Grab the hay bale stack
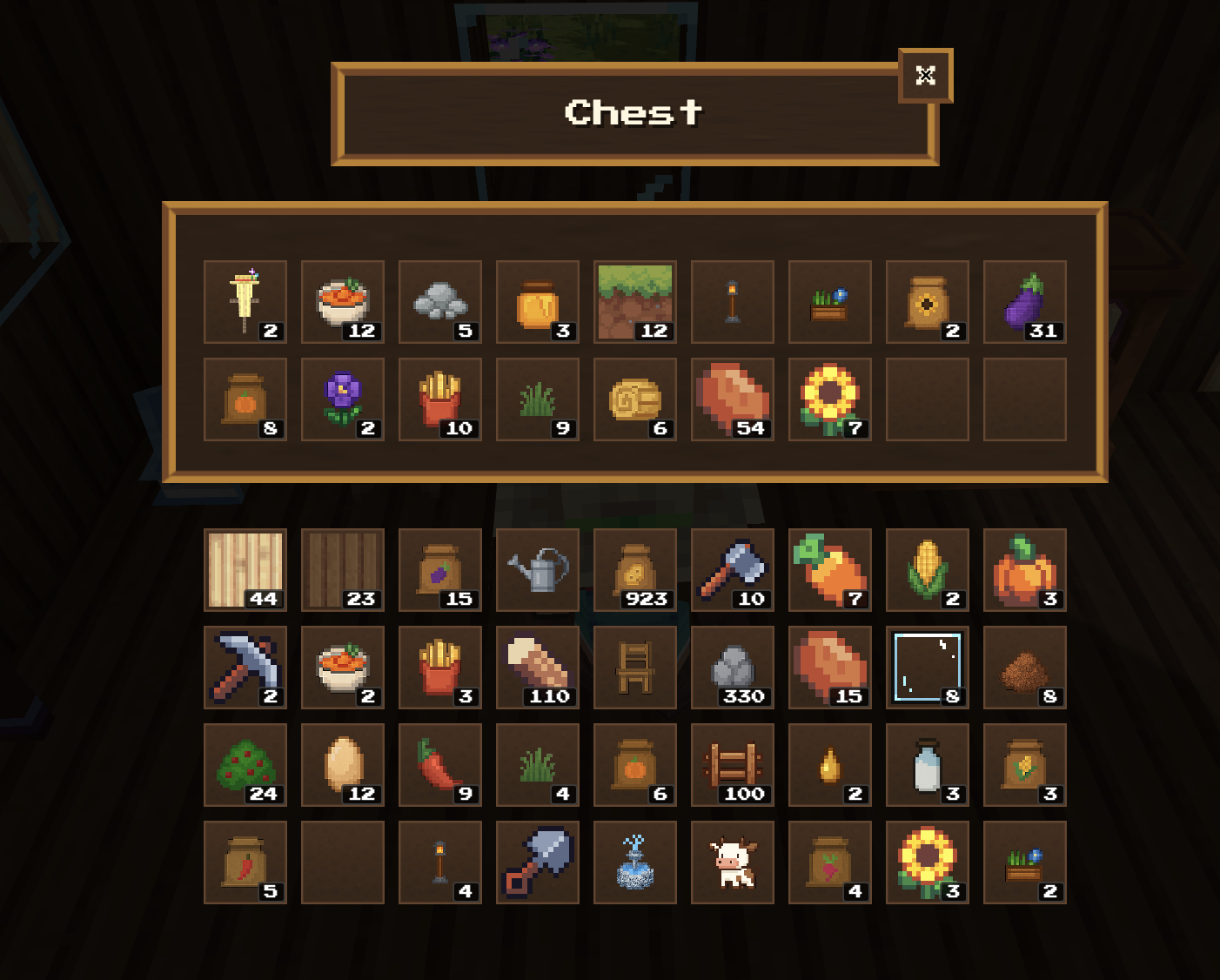Screen dimensions: 1220x980 coord(634,399)
